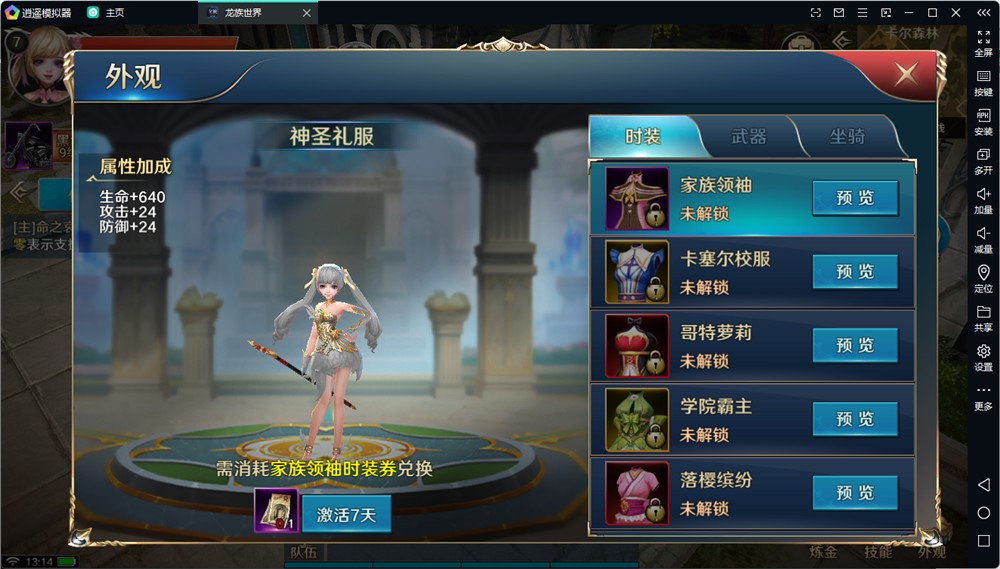This screenshot has height=569, width=1000.
Task: Pick the locked 哥特萝莉 dress icon
Action: (637, 346)
